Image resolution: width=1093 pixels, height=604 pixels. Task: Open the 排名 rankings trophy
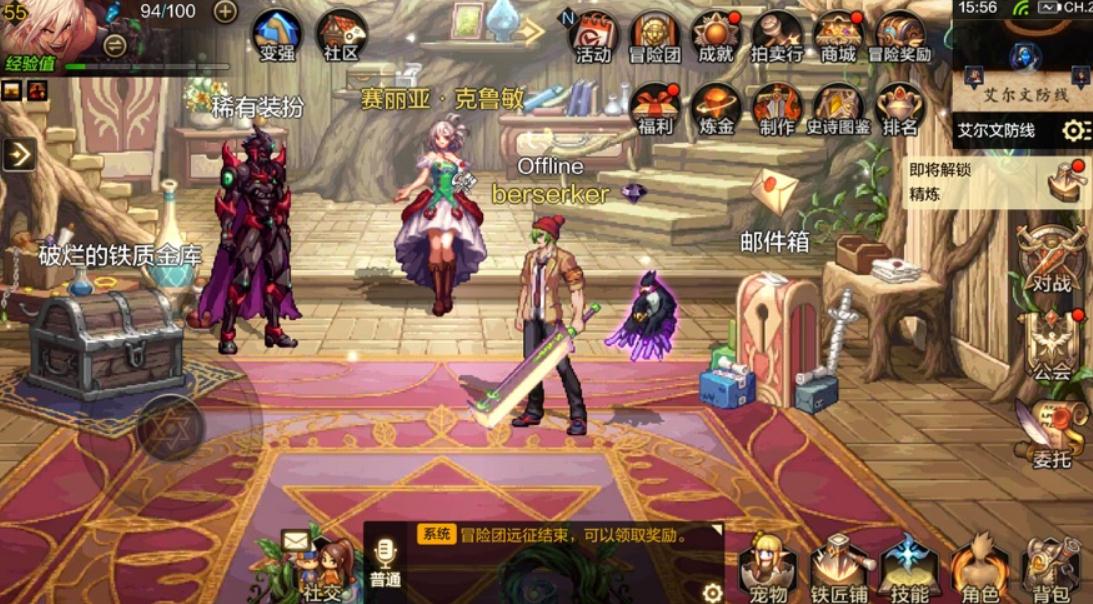900,109
